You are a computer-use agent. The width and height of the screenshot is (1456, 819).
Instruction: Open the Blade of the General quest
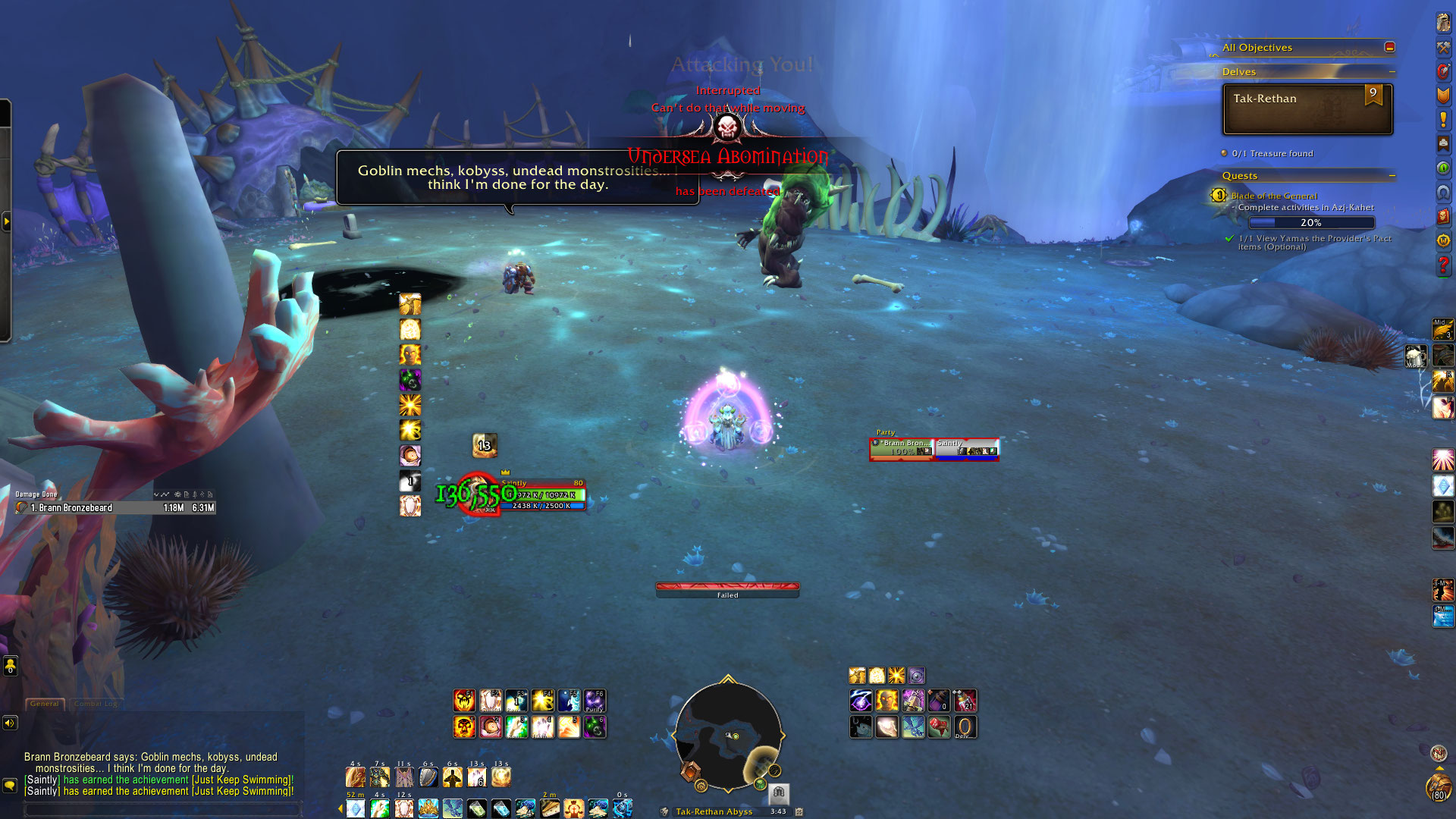1274,196
